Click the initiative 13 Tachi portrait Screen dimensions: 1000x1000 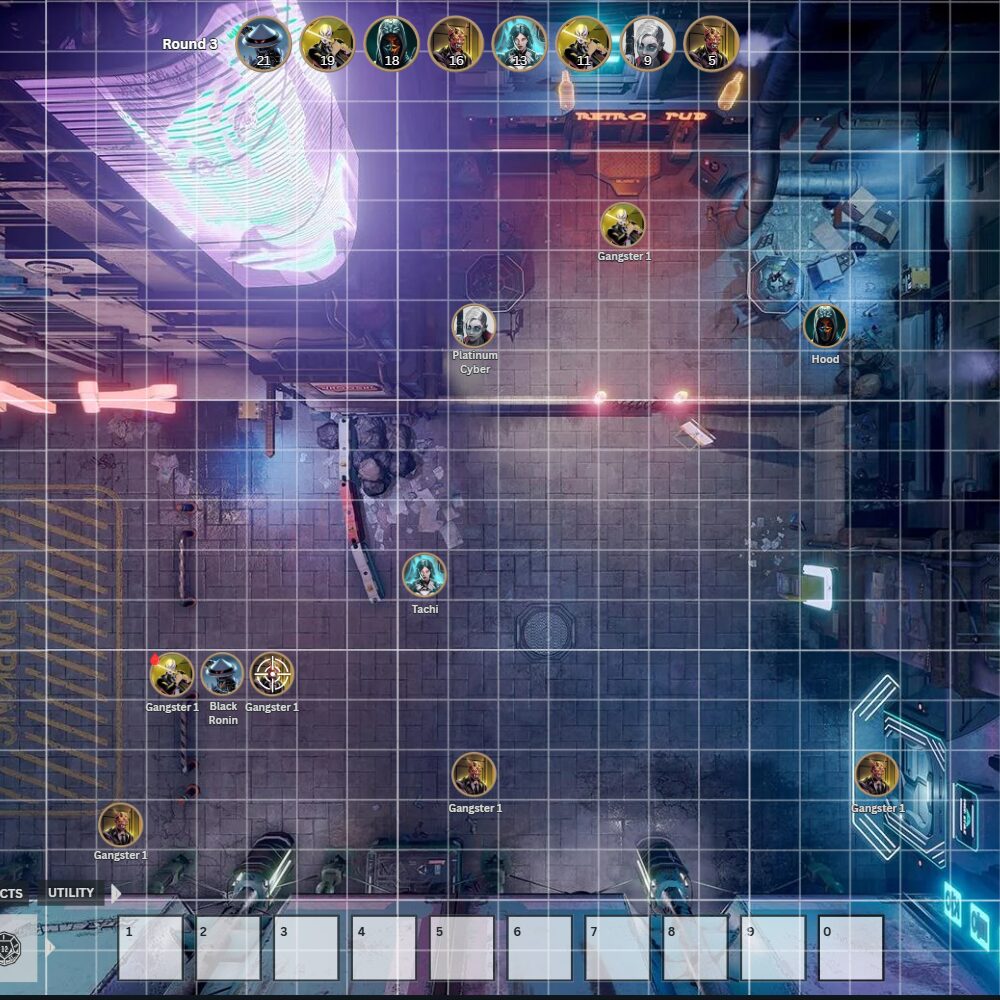point(519,44)
